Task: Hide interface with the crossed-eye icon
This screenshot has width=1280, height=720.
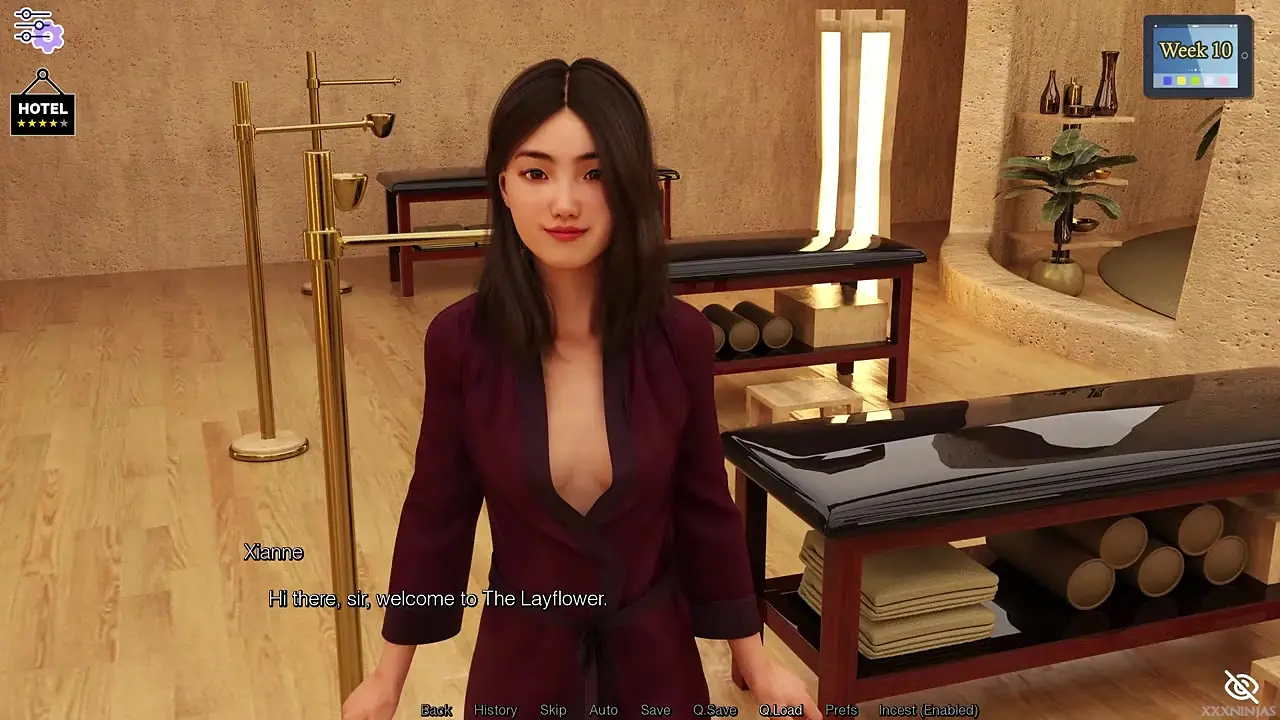Action: 1241,686
